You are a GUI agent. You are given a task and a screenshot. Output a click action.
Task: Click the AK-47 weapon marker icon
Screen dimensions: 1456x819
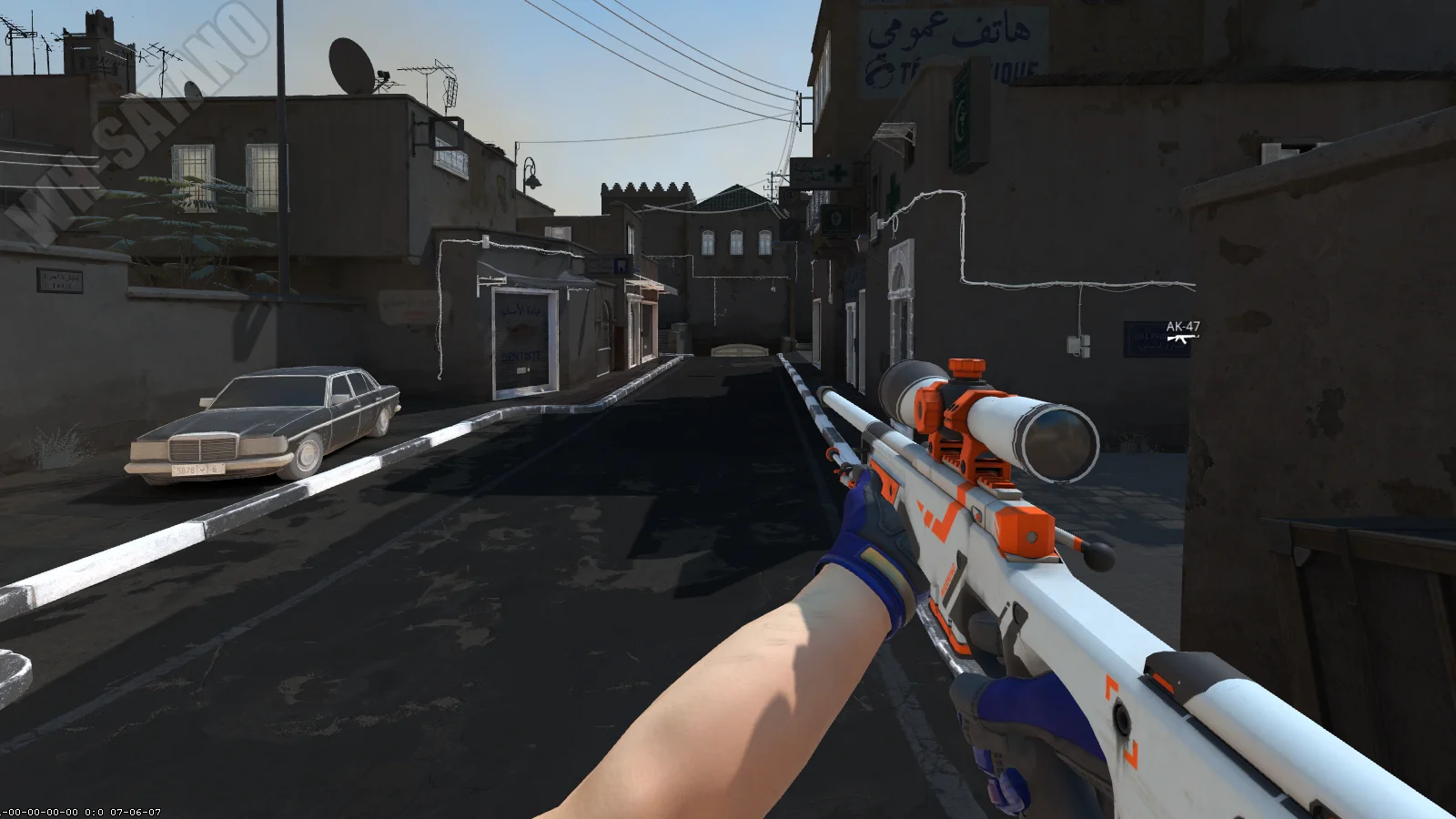[x=1182, y=339]
